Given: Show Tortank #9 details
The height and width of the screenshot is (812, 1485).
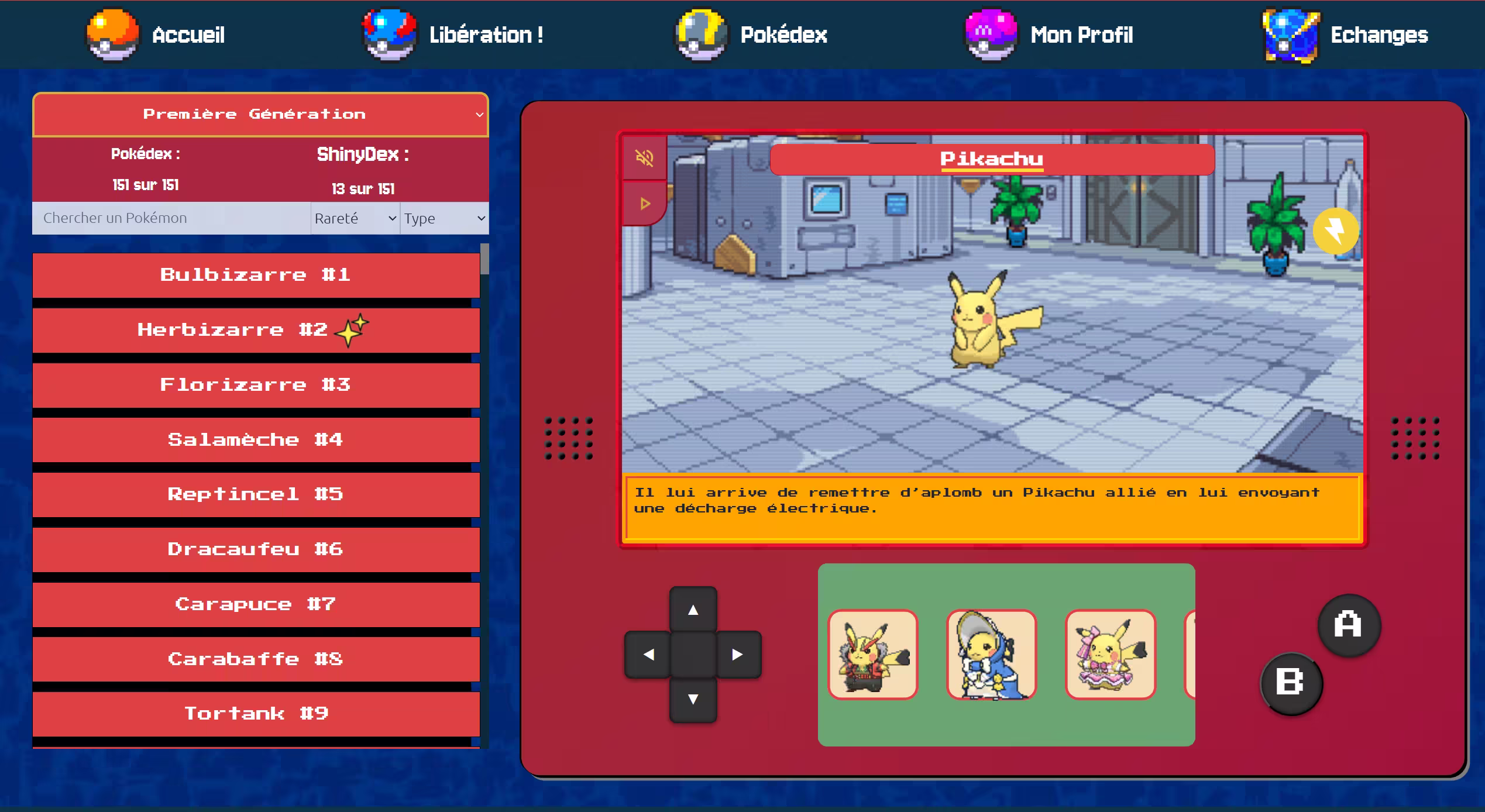Looking at the screenshot, I should pyautogui.click(x=256, y=714).
